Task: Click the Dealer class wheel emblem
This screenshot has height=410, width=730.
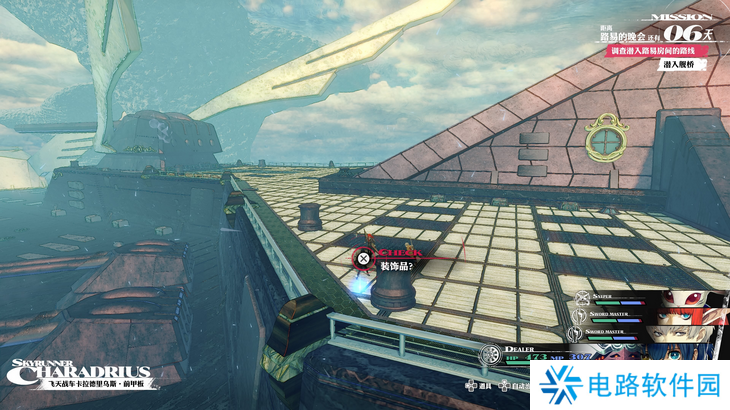Action: click(490, 354)
